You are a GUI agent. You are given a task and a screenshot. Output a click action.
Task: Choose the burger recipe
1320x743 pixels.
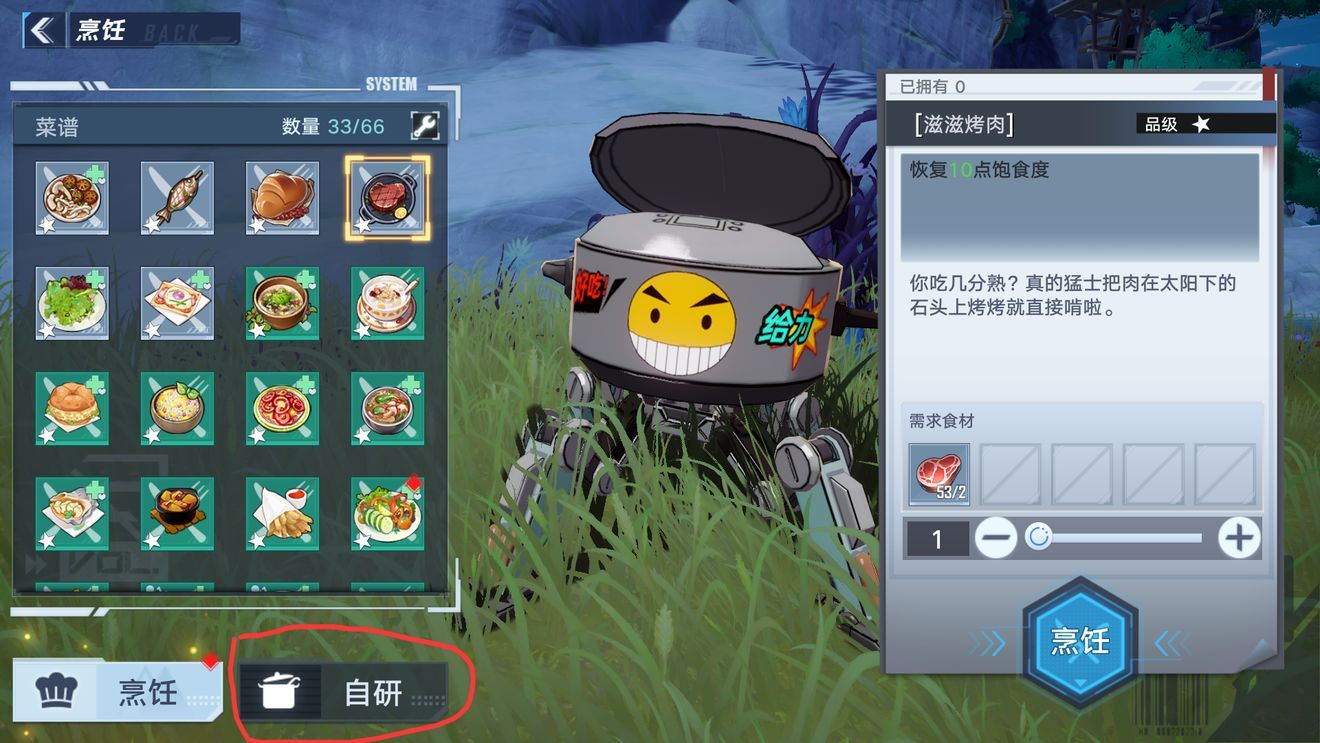(72, 408)
